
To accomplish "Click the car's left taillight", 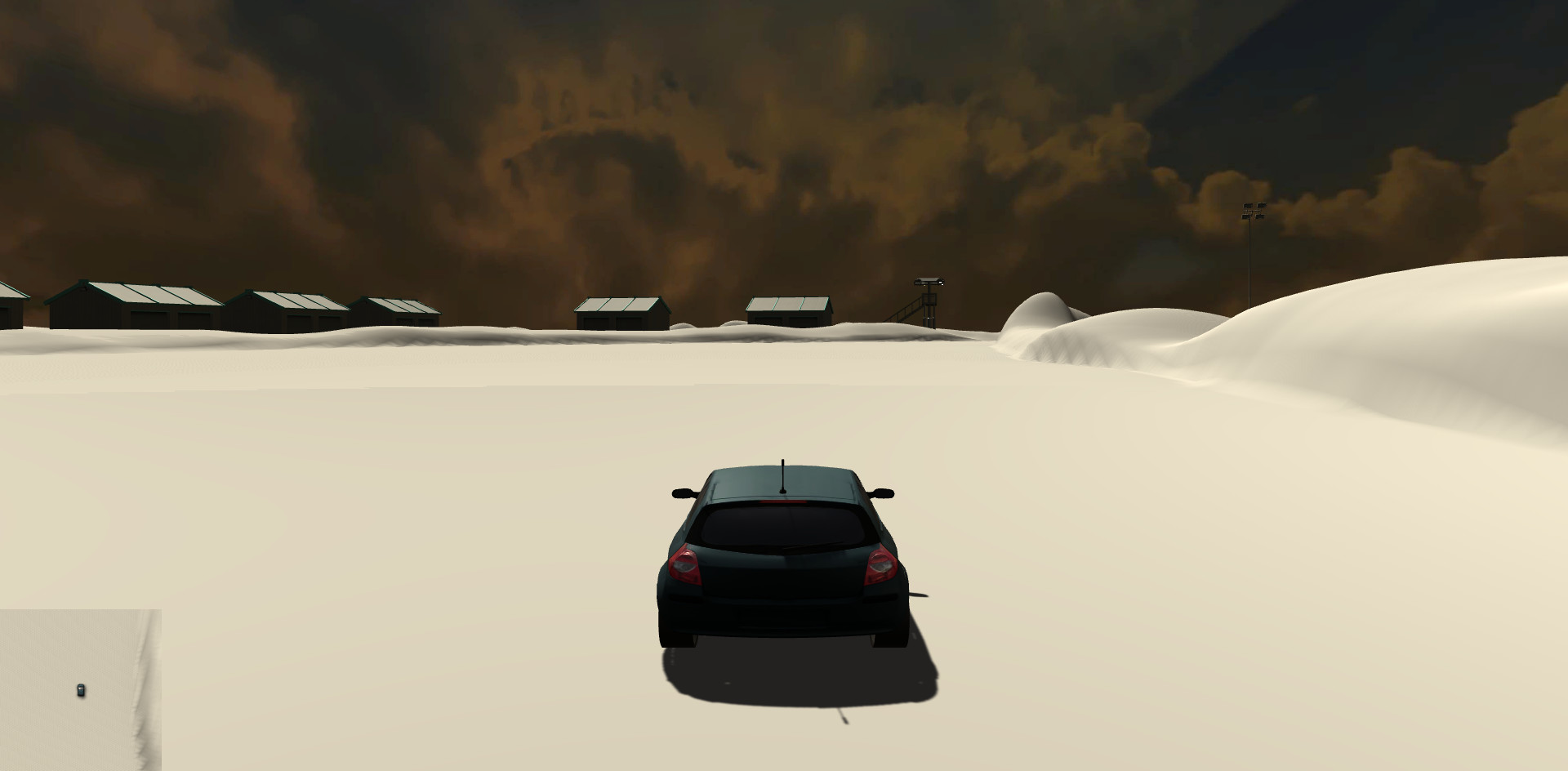I will [x=686, y=565].
